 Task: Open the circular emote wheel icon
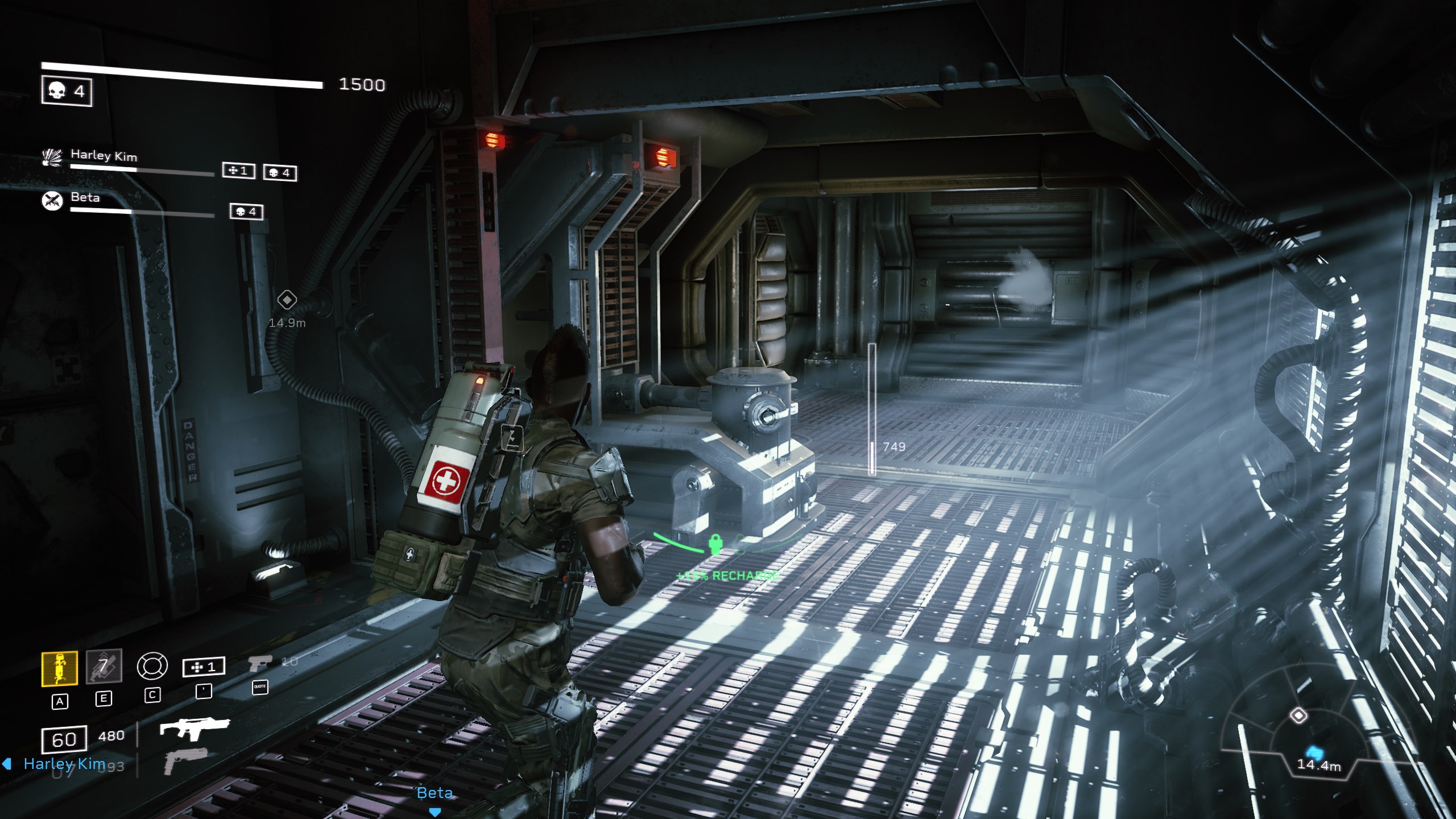click(152, 666)
